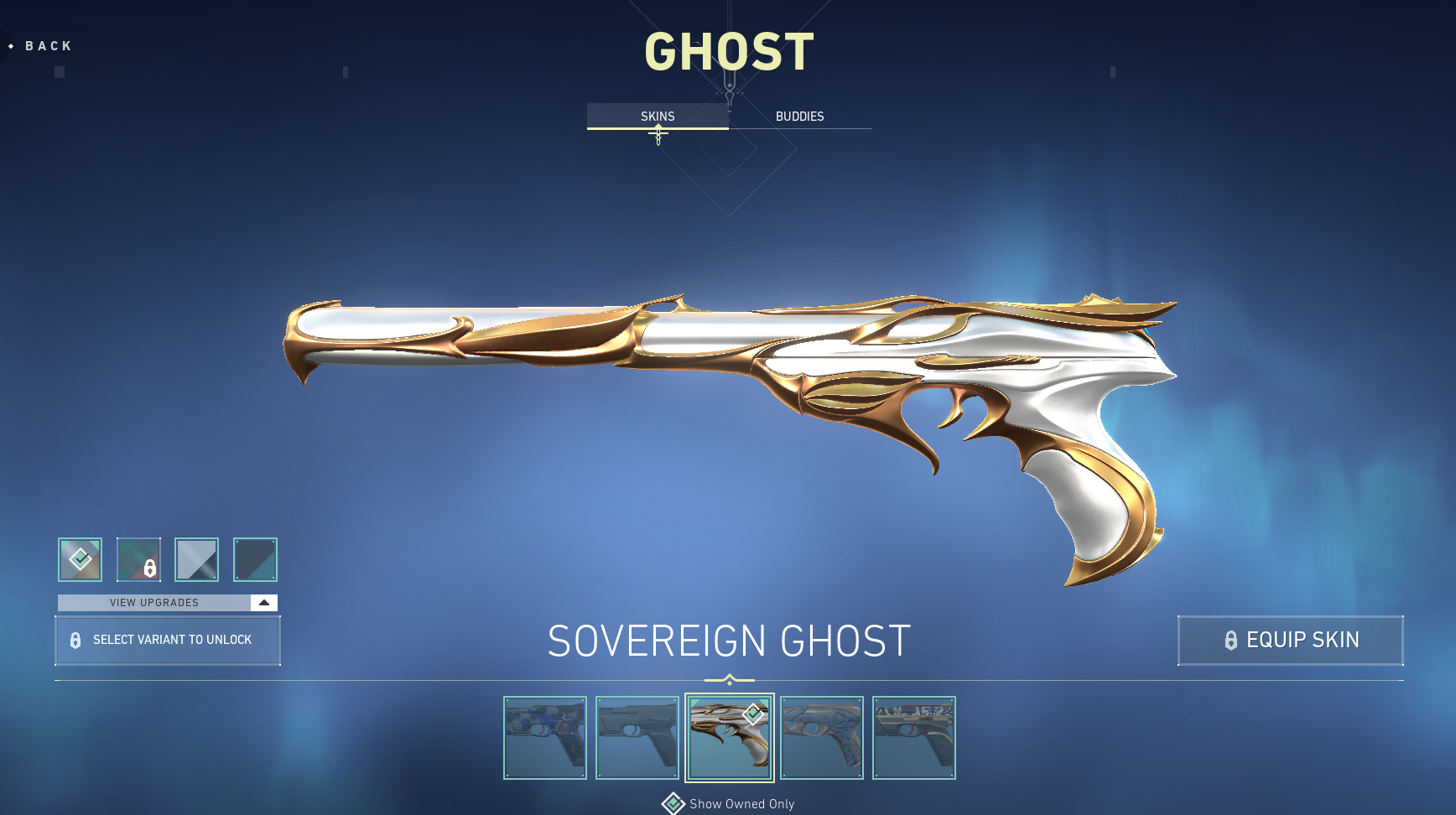Switch to the BUDDIES tab
Screen dimensions: 1456x815
coord(800,117)
